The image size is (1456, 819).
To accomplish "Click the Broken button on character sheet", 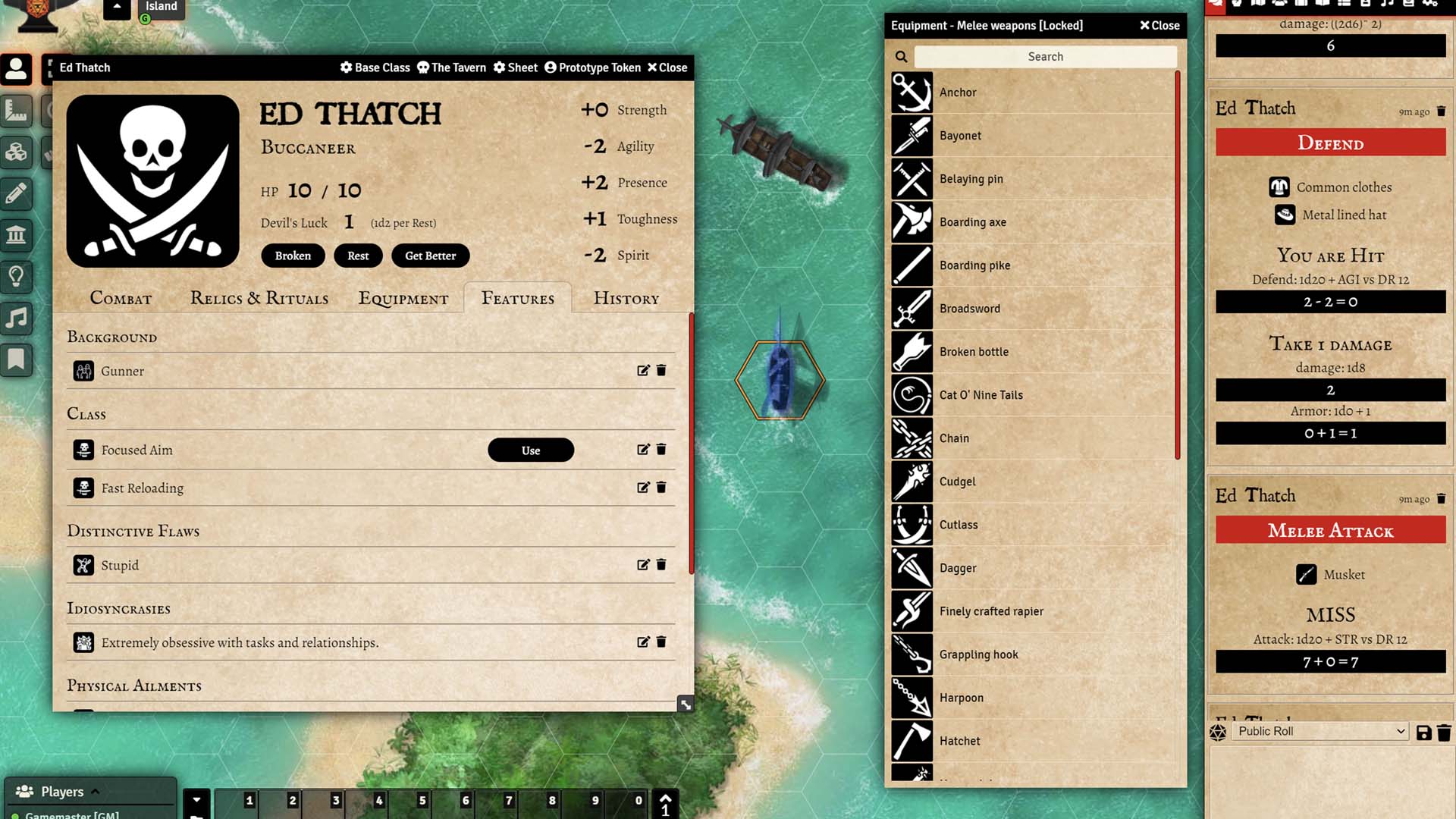I will coord(293,256).
